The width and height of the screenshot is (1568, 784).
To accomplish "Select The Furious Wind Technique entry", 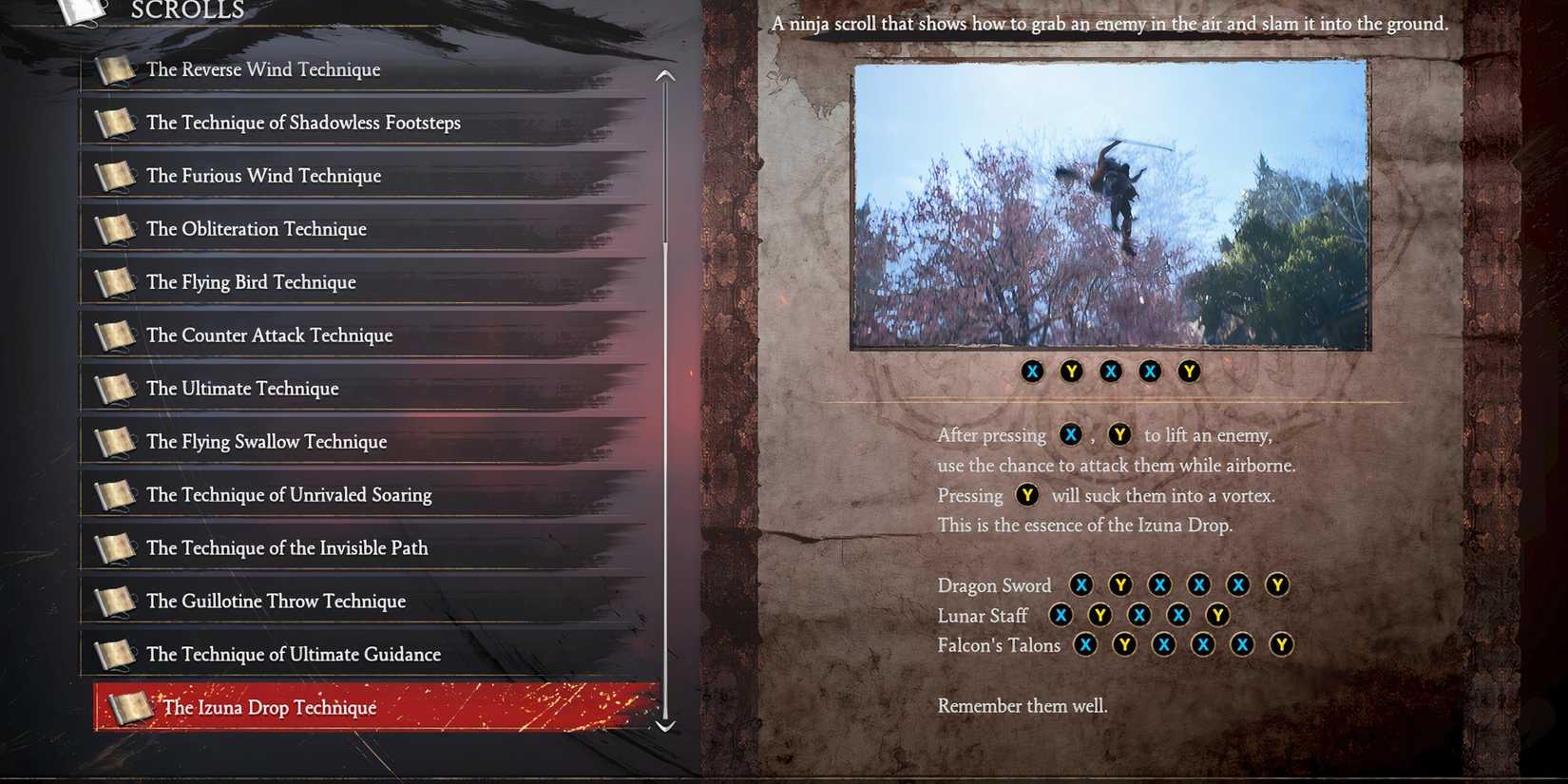I will (x=263, y=176).
